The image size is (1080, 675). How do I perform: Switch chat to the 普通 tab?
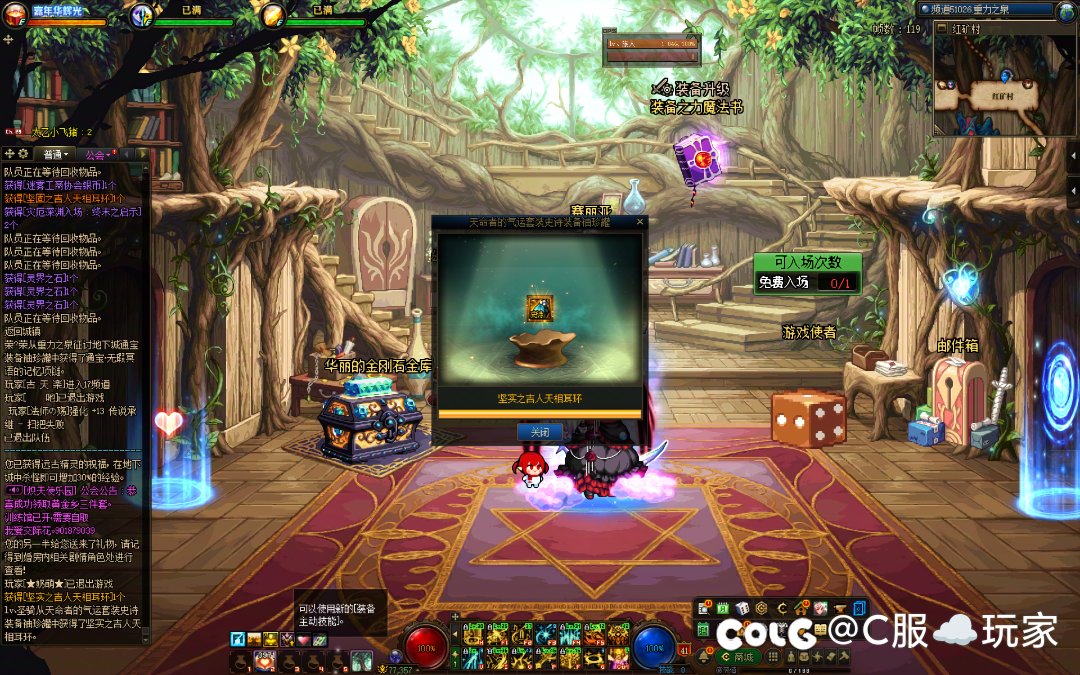53,154
